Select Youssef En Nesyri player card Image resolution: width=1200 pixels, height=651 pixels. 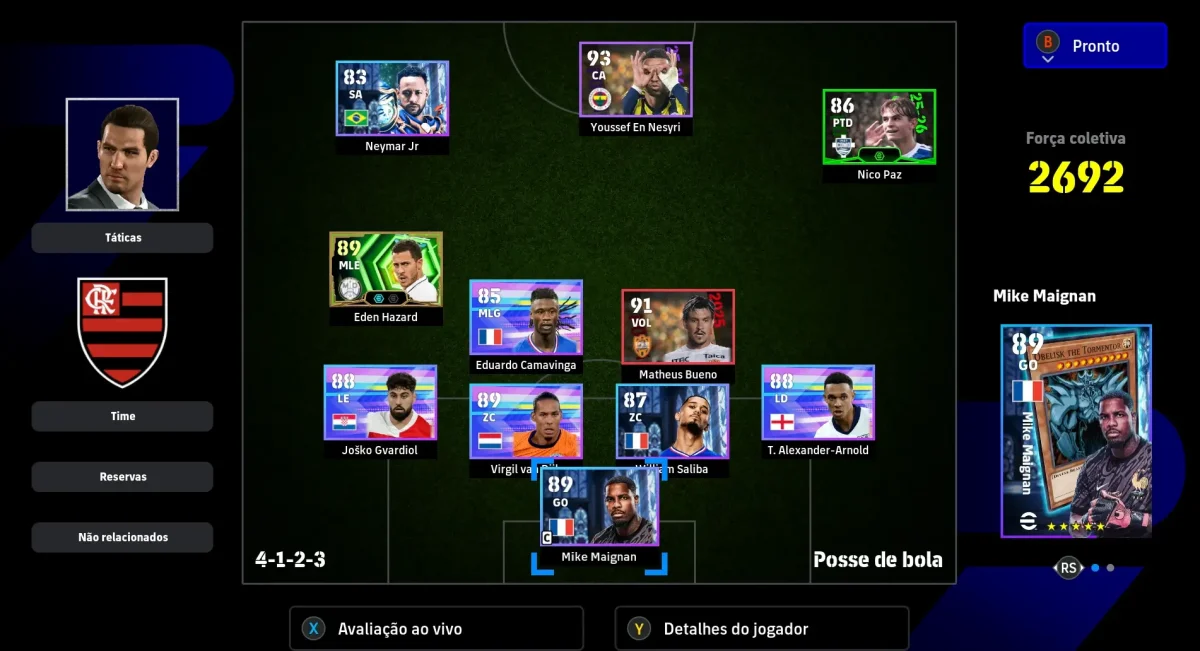pyautogui.click(x=636, y=80)
